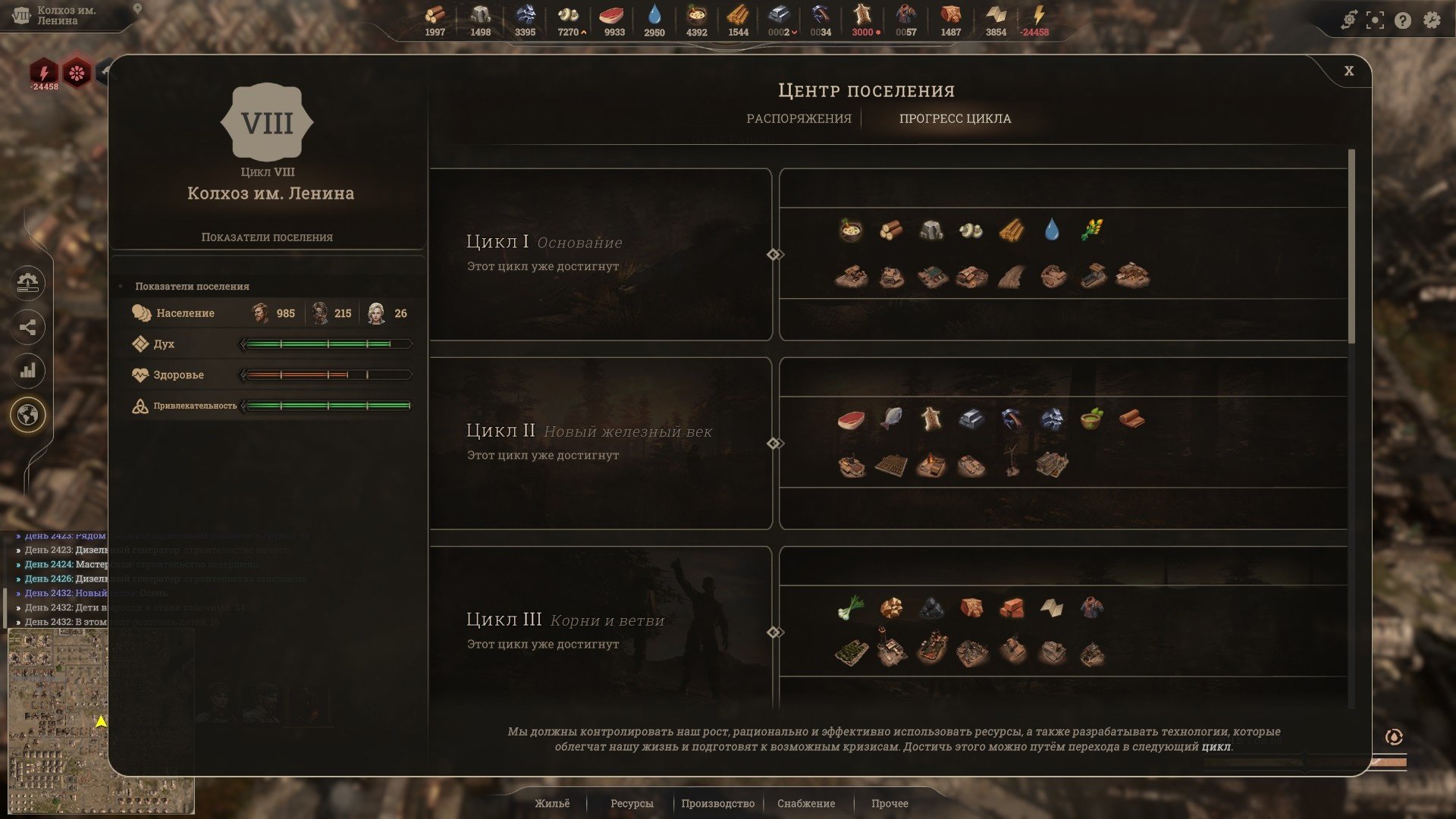This screenshot has width=1456, height=819.
Task: Switch to the Распоряжения tab
Action: 799,118
